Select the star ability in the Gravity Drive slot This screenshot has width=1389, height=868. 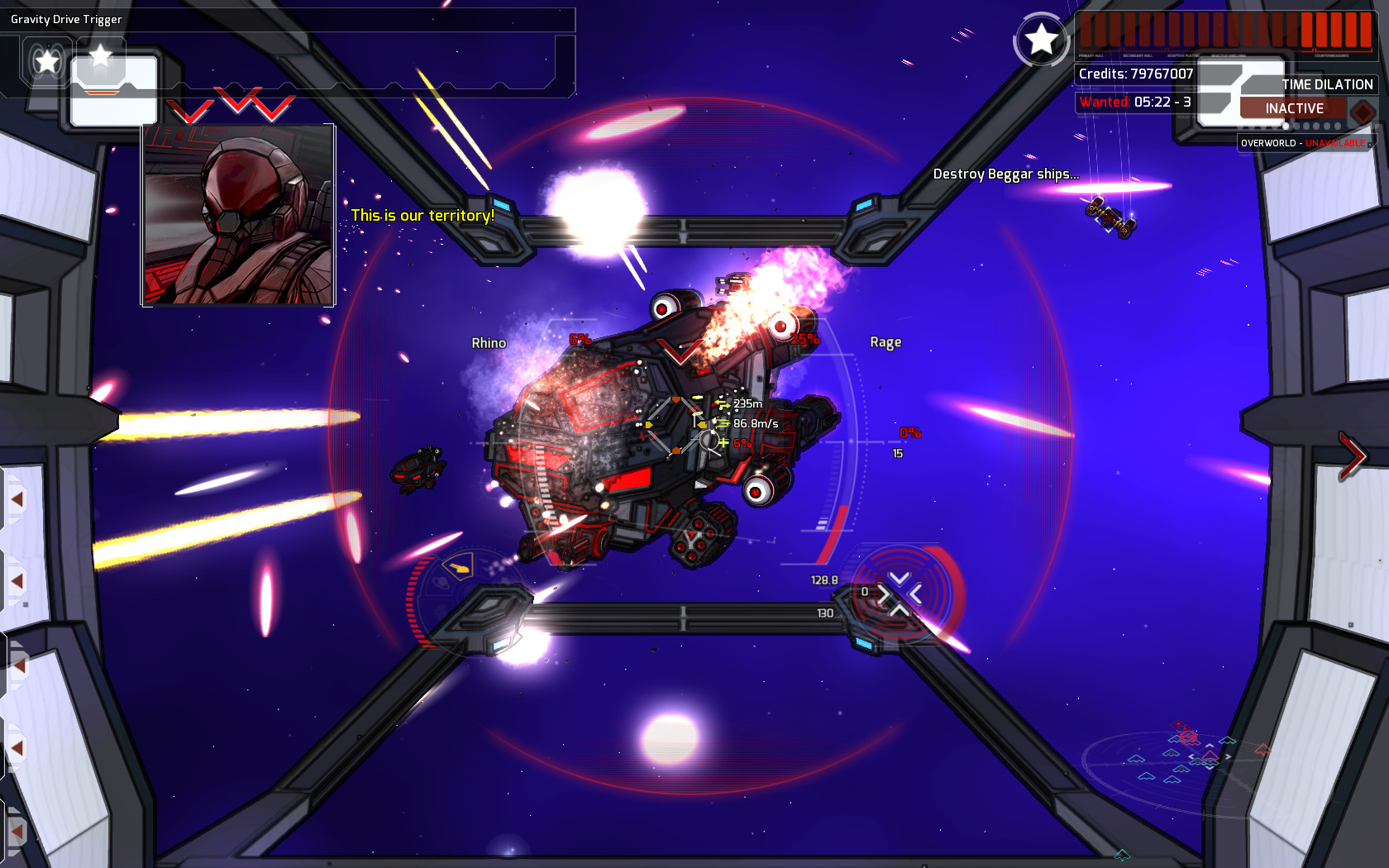(x=100, y=56)
